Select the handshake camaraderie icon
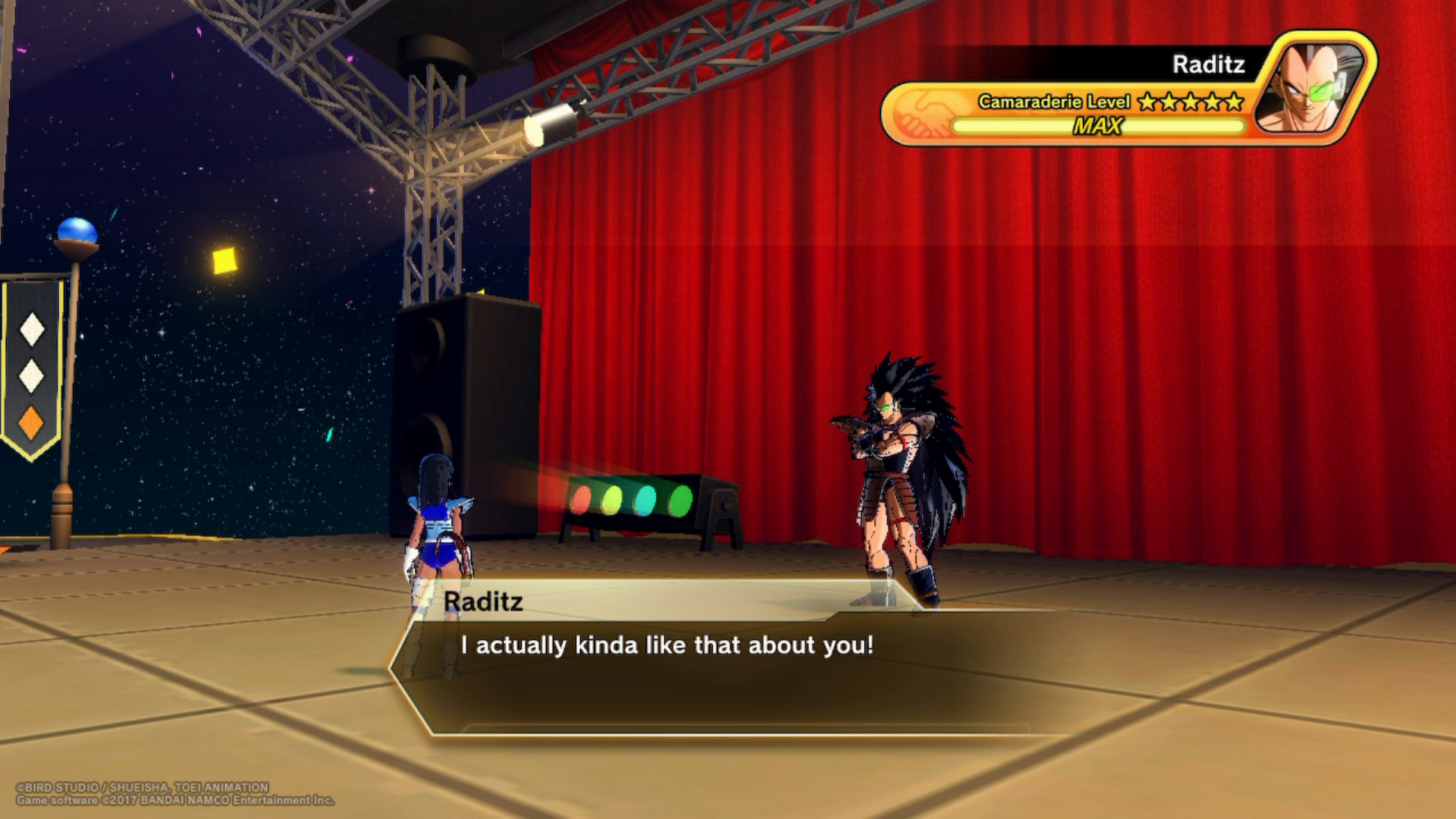Image resolution: width=1456 pixels, height=819 pixels. (x=921, y=114)
